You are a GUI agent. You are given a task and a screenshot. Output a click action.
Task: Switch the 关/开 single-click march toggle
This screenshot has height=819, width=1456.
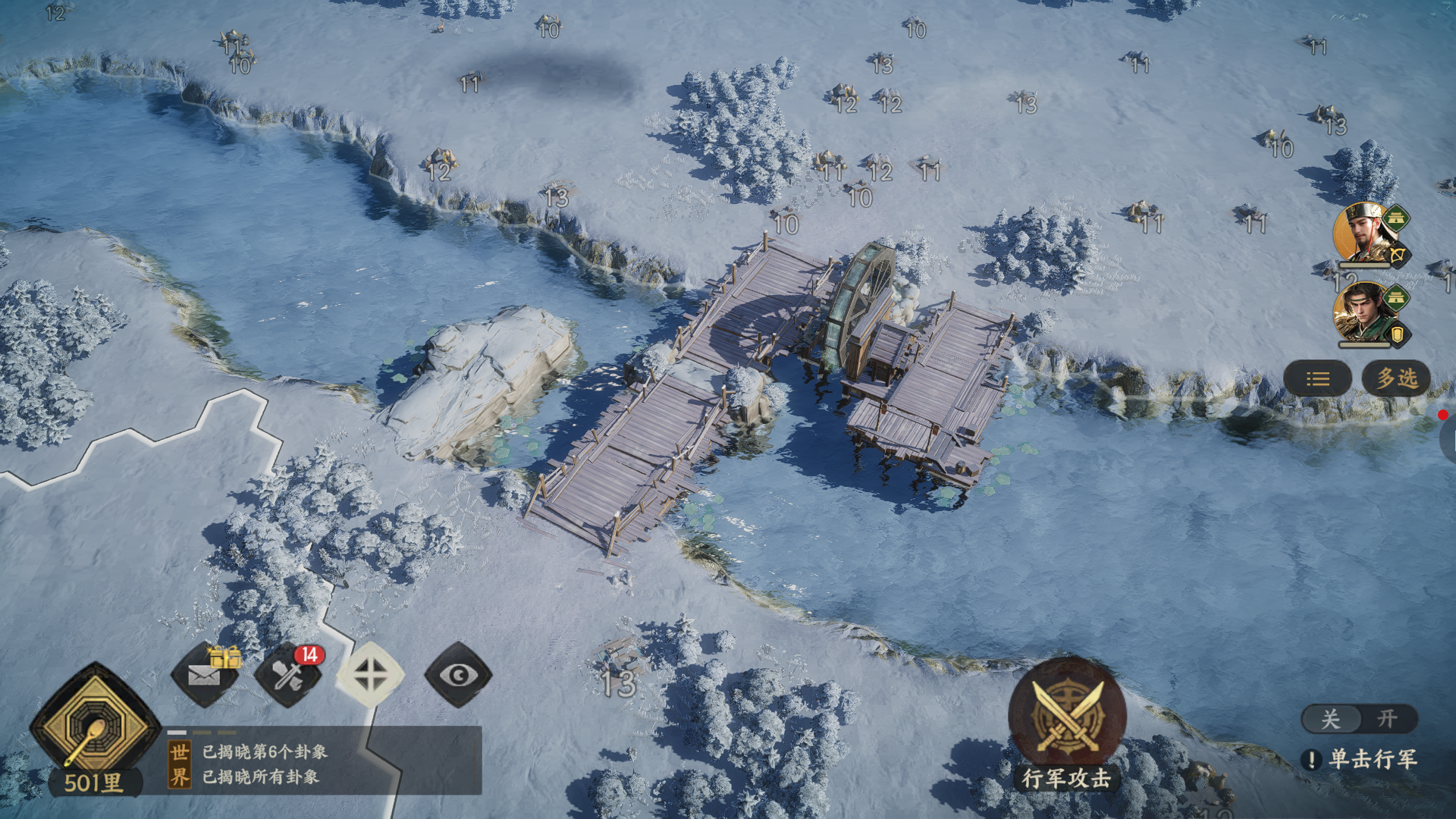click(1359, 719)
